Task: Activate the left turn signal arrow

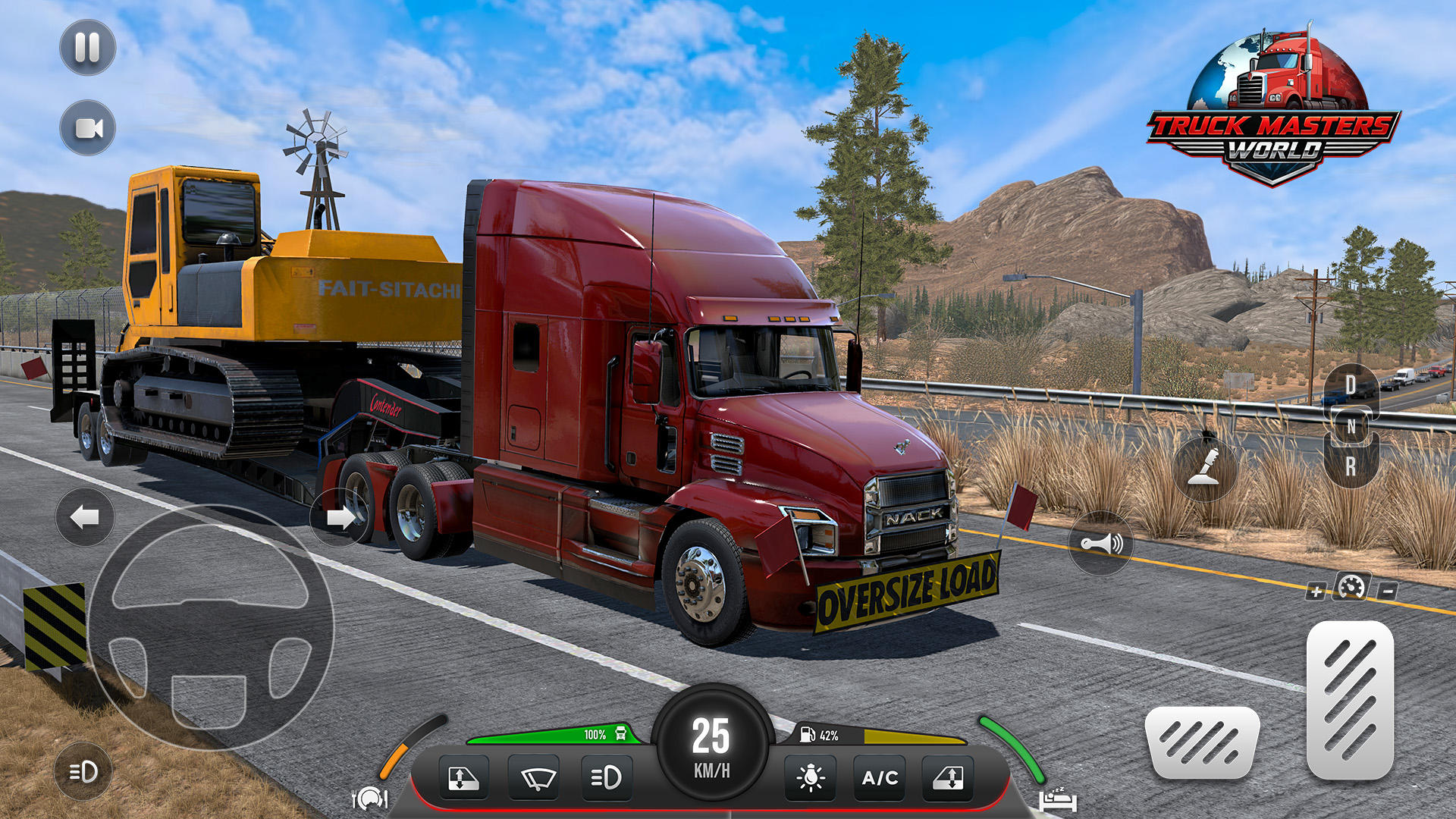Action: click(x=83, y=518)
